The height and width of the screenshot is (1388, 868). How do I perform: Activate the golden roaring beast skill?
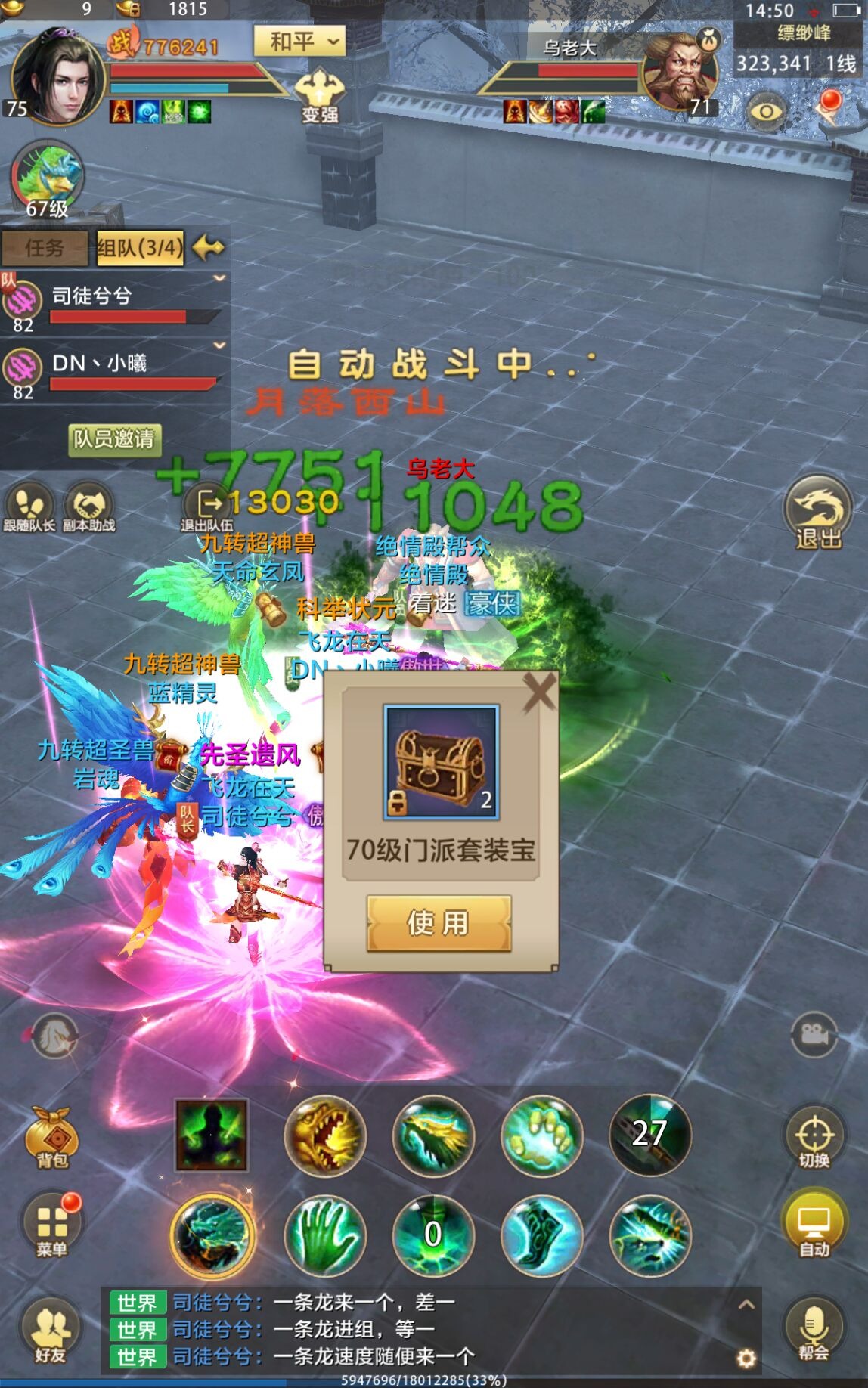[x=325, y=1135]
